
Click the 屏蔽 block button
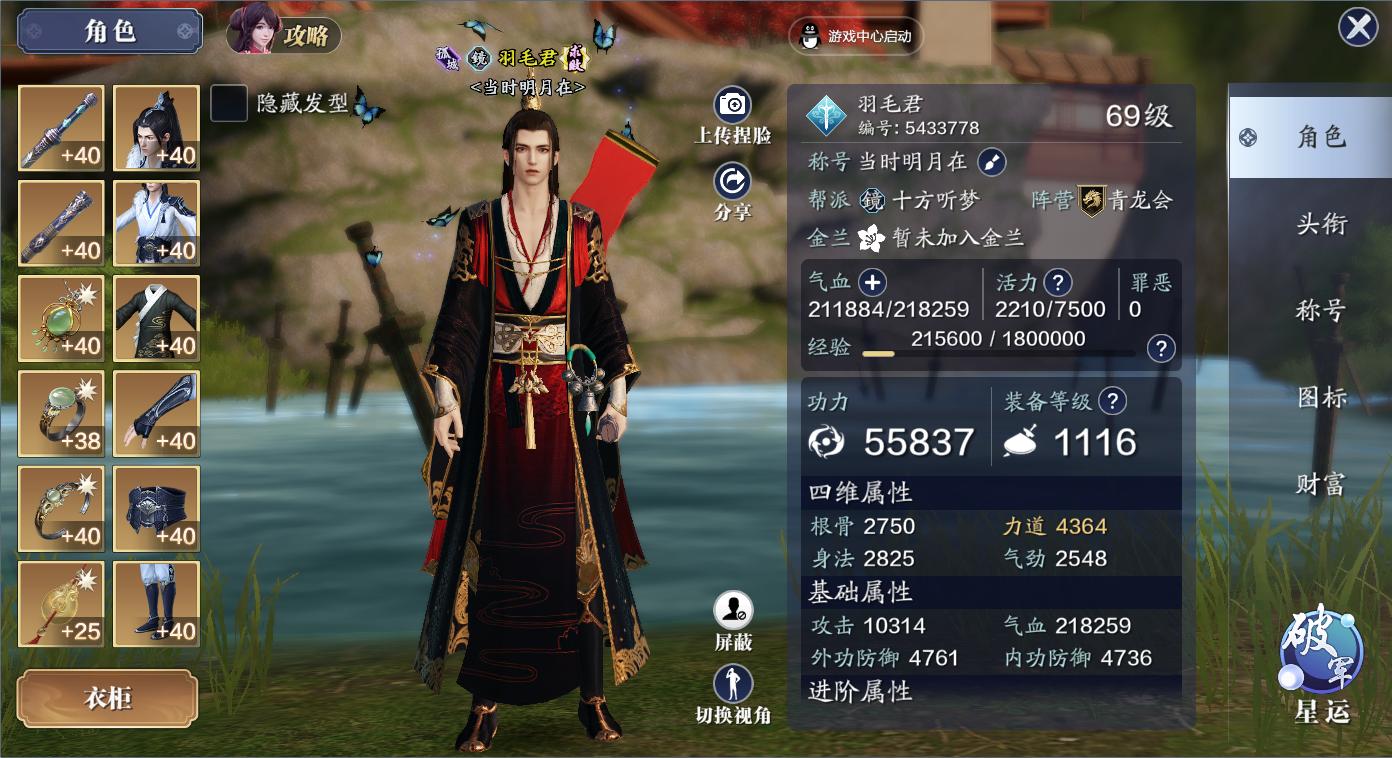(733, 611)
